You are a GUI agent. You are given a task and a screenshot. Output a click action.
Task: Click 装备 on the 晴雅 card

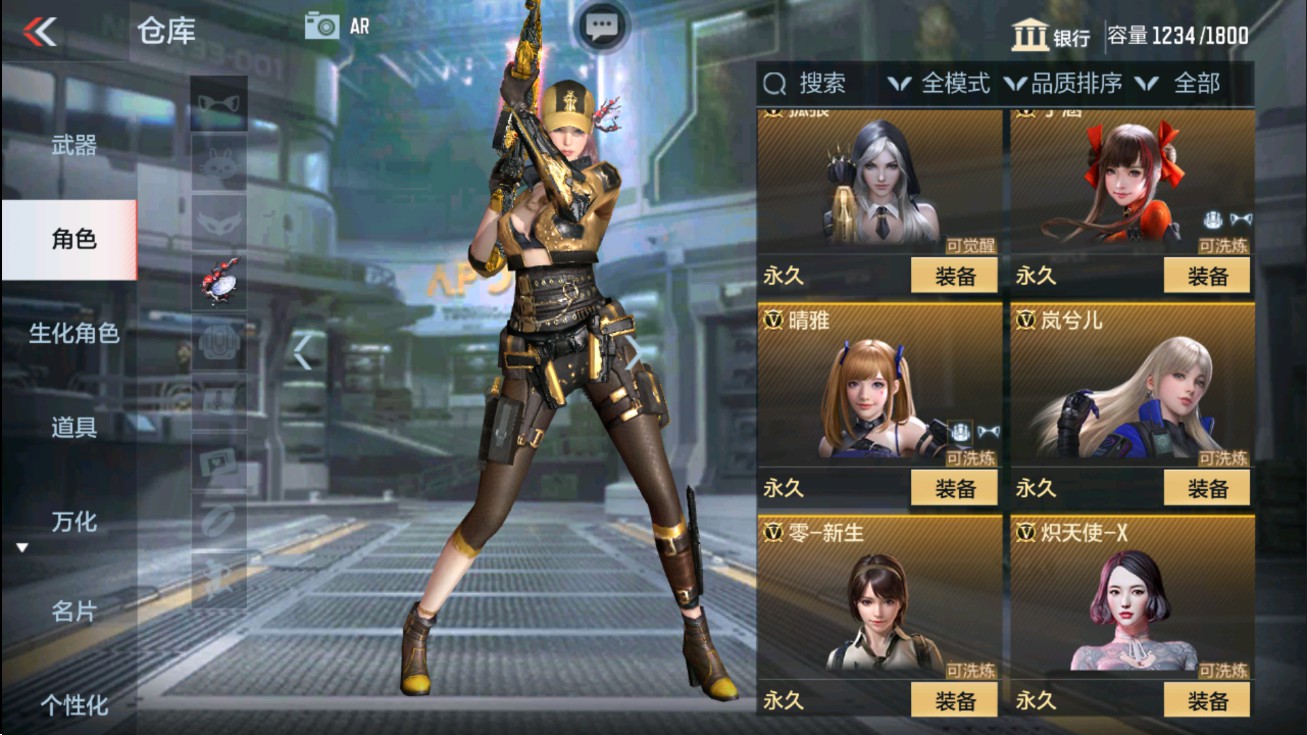pos(956,488)
